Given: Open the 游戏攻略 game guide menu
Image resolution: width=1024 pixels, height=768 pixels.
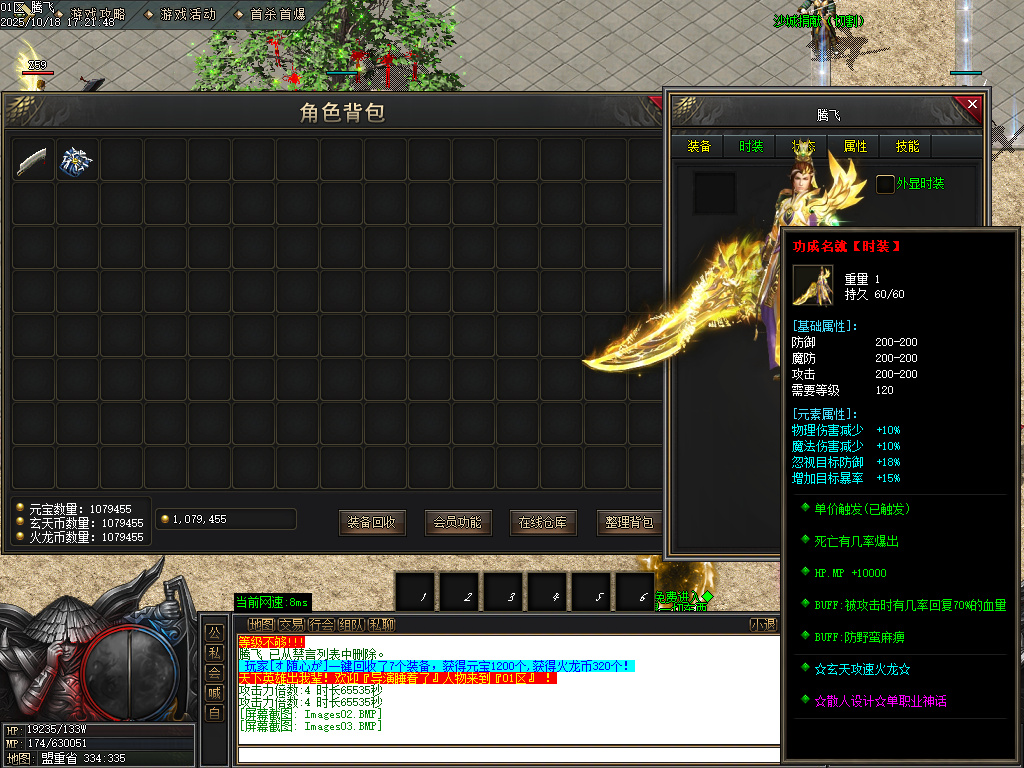Looking at the screenshot, I should pyautogui.click(x=97, y=14).
